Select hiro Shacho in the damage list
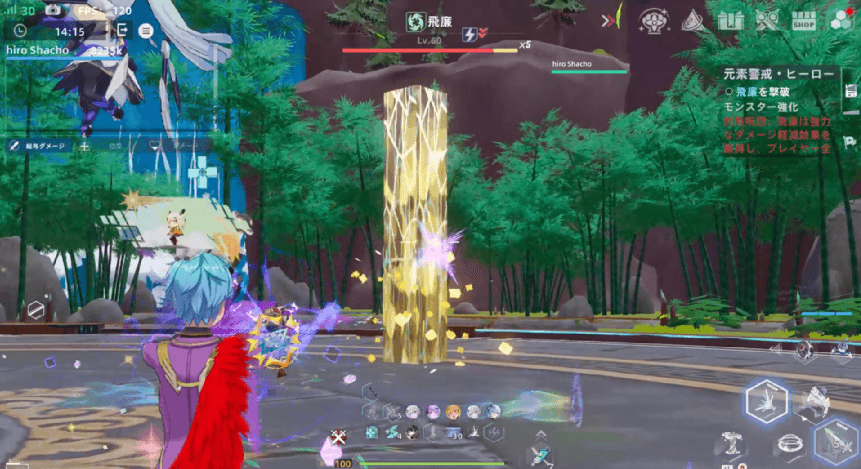This screenshot has height=469, width=861. (x=38, y=51)
